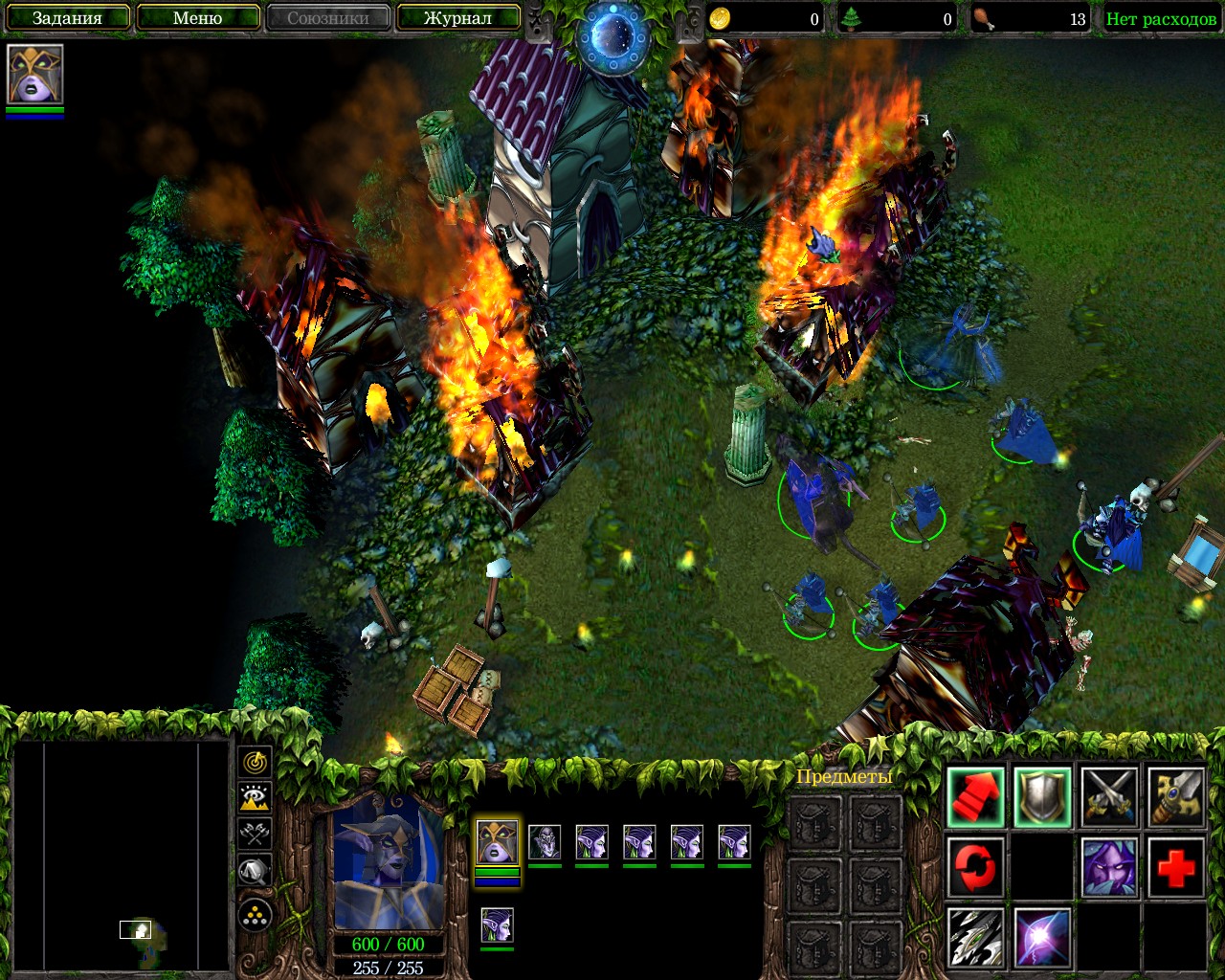
Task: Select the hero icon in the top-left corner
Action: click(x=35, y=74)
